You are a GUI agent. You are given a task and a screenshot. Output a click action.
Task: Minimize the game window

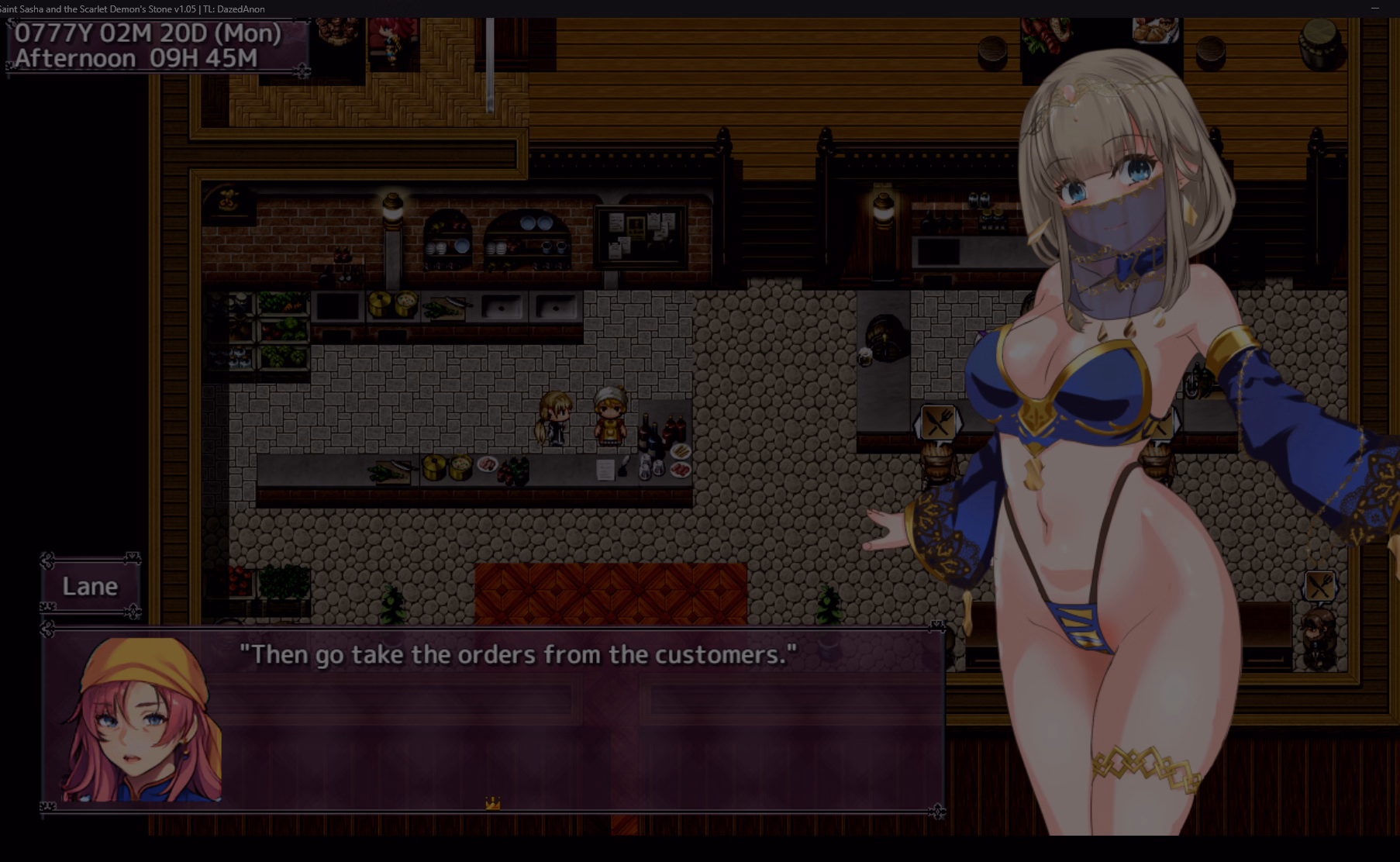tap(1374, 9)
